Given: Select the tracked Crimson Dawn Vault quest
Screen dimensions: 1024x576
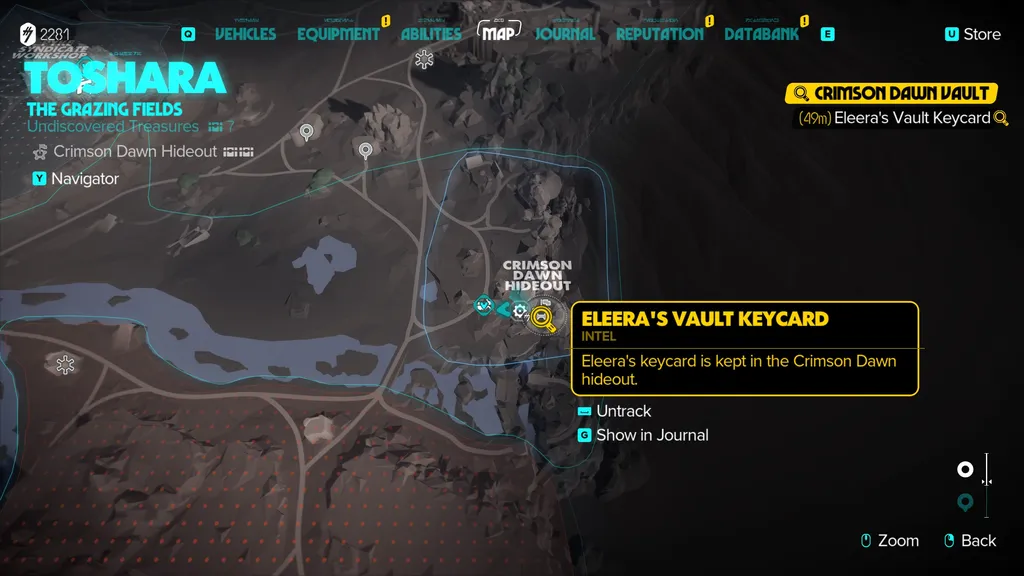Looking at the screenshot, I should pyautogui.click(x=892, y=94).
